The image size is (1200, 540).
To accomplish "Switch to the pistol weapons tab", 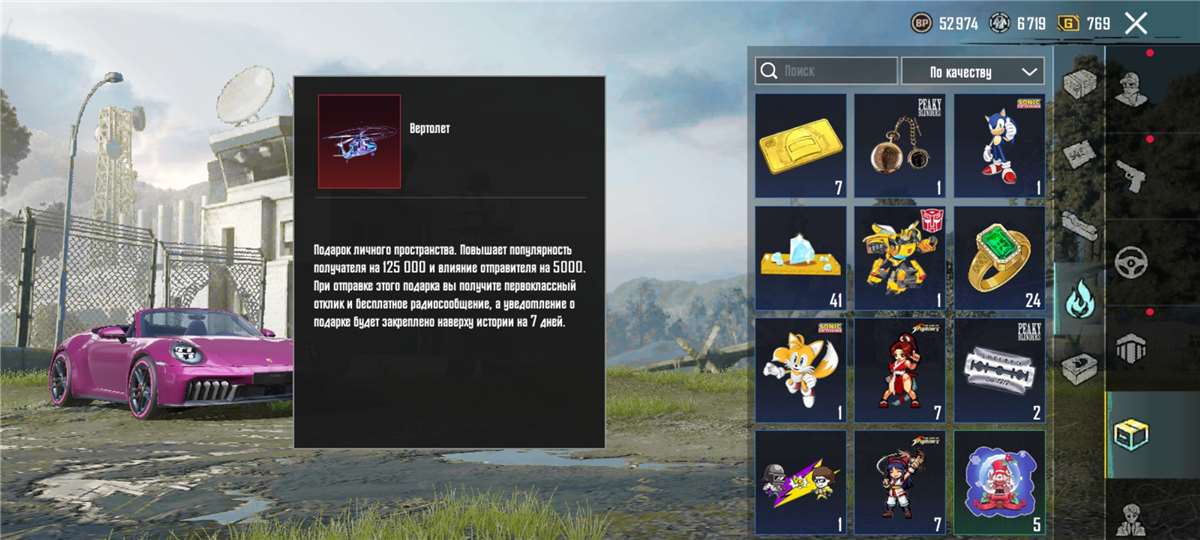I will pyautogui.click(x=1131, y=174).
